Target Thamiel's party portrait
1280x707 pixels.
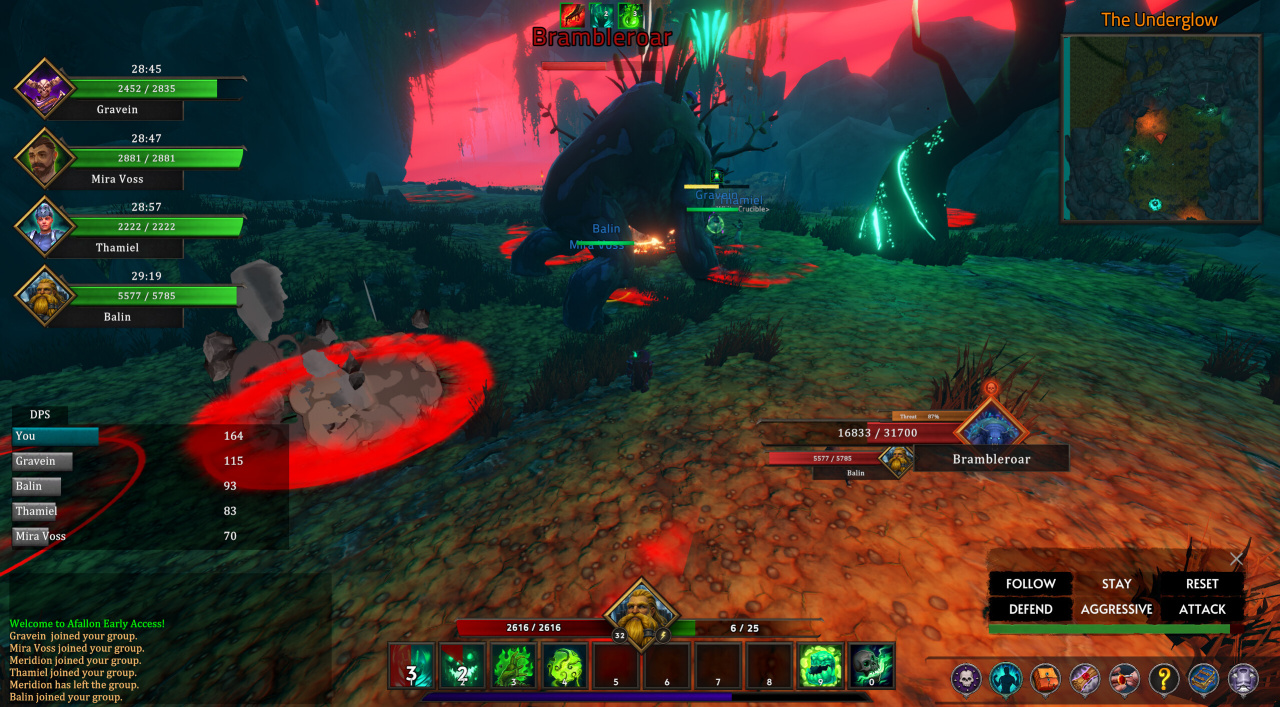pos(44,226)
